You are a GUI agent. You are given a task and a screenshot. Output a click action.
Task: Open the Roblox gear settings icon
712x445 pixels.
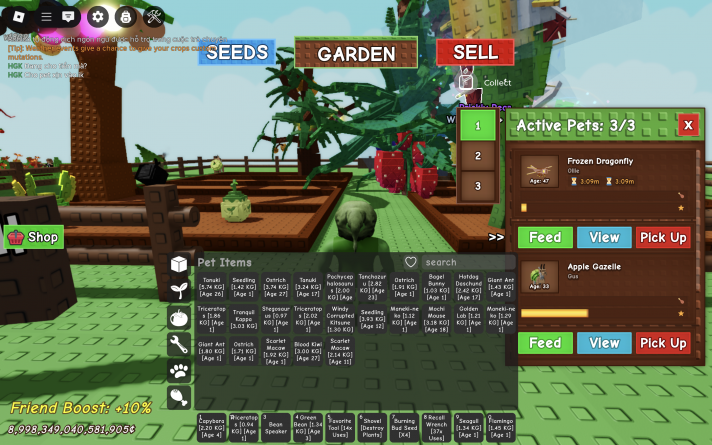click(x=97, y=16)
